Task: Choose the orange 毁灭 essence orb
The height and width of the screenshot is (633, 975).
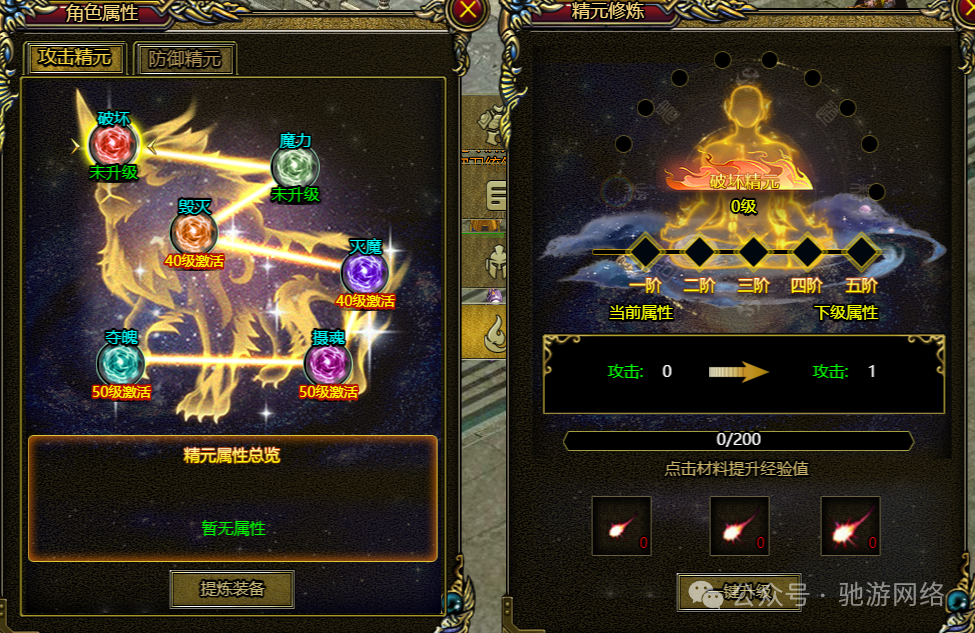Action: coord(193,234)
